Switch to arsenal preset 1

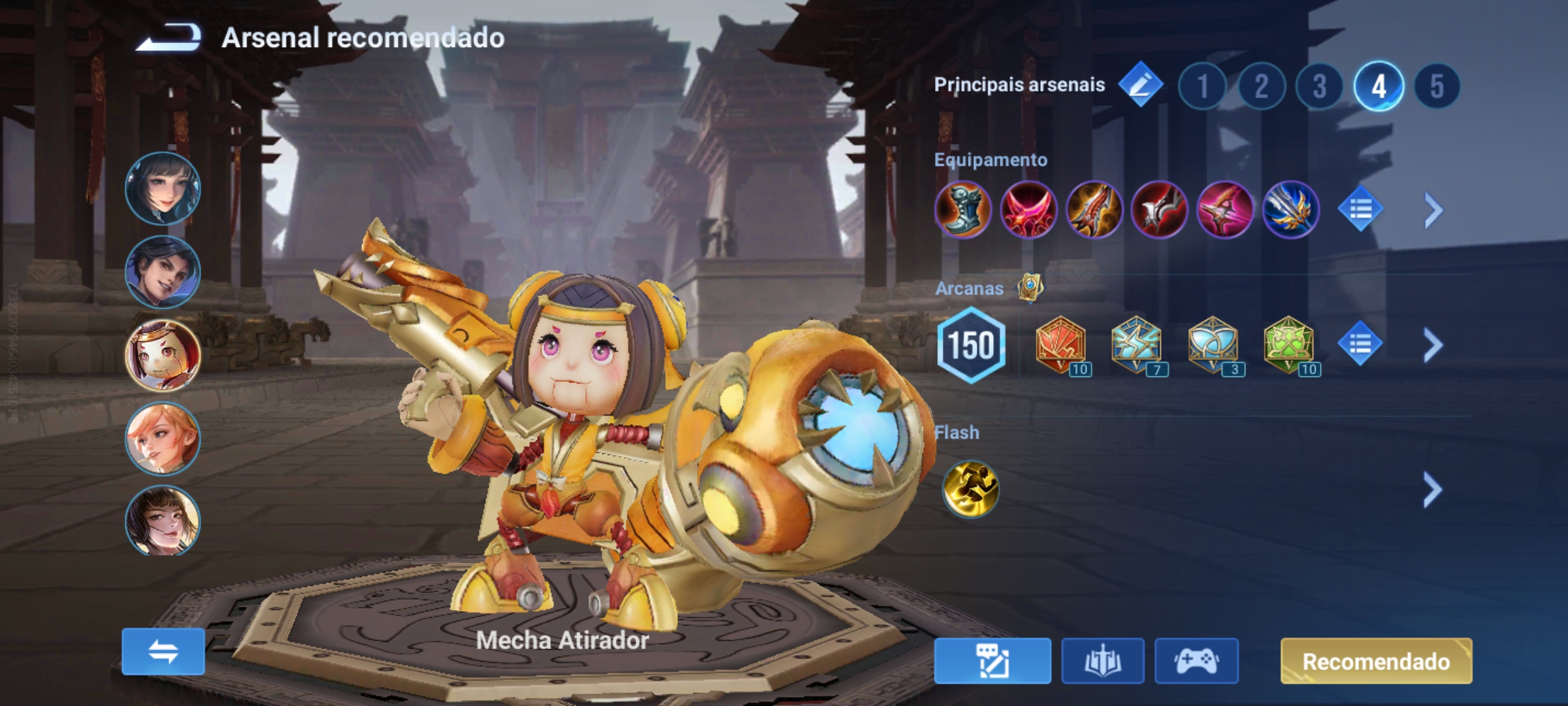pos(1202,84)
